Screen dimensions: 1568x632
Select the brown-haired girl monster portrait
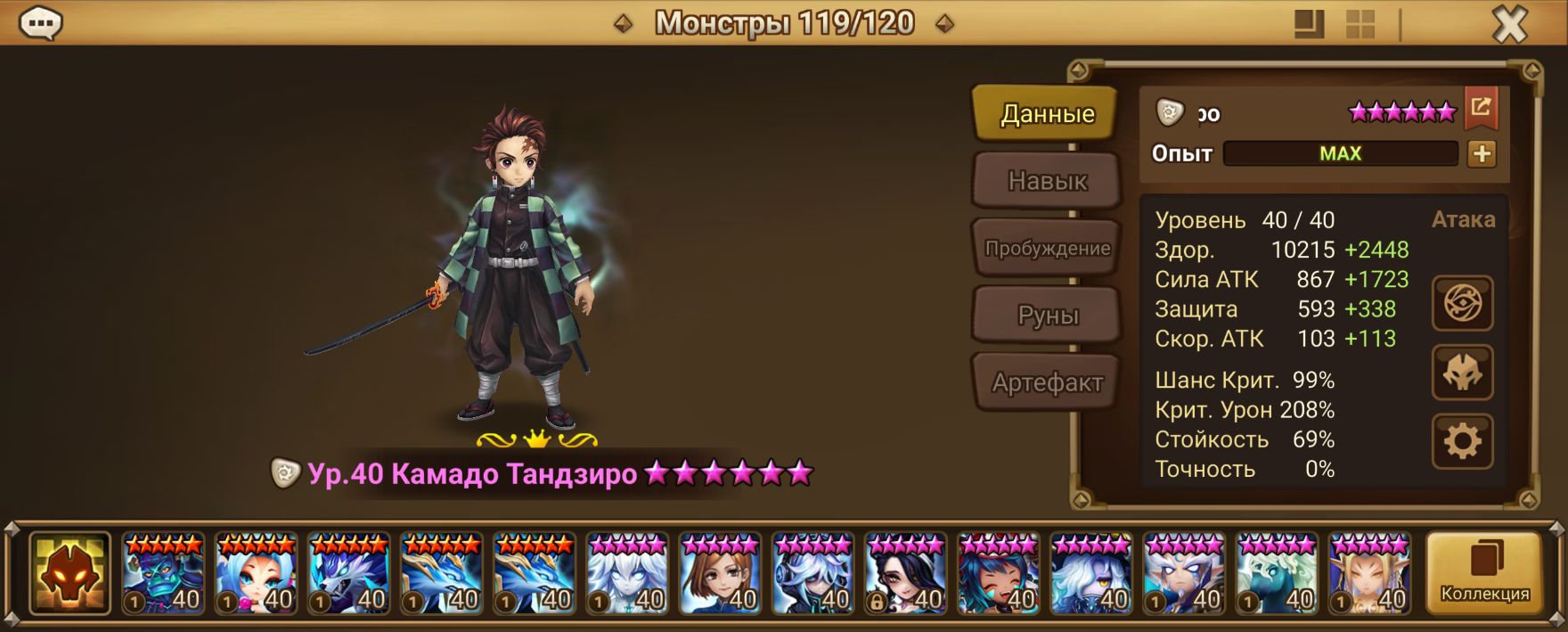721,573
